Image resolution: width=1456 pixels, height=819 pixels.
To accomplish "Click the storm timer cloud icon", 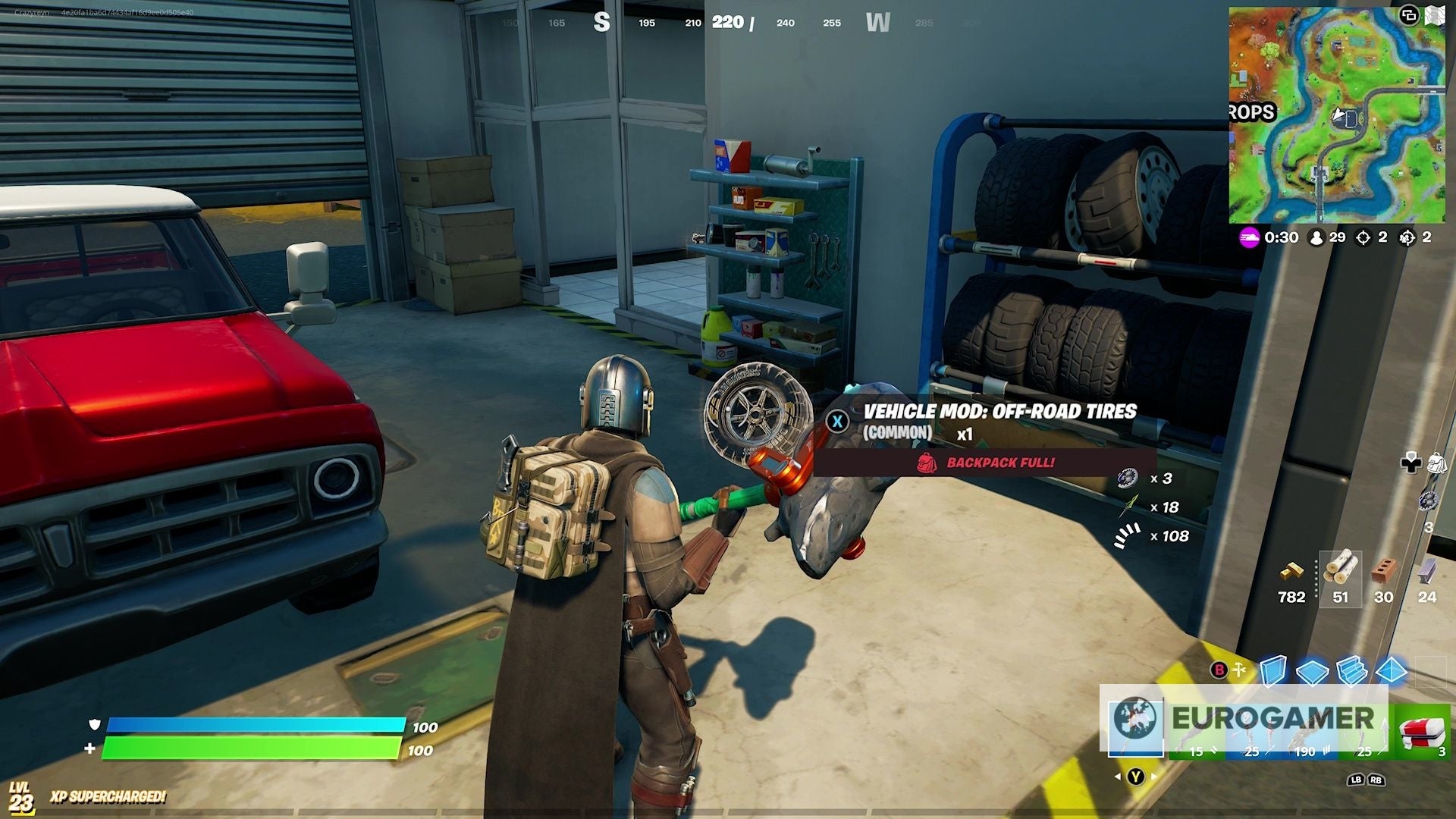I will [1249, 237].
